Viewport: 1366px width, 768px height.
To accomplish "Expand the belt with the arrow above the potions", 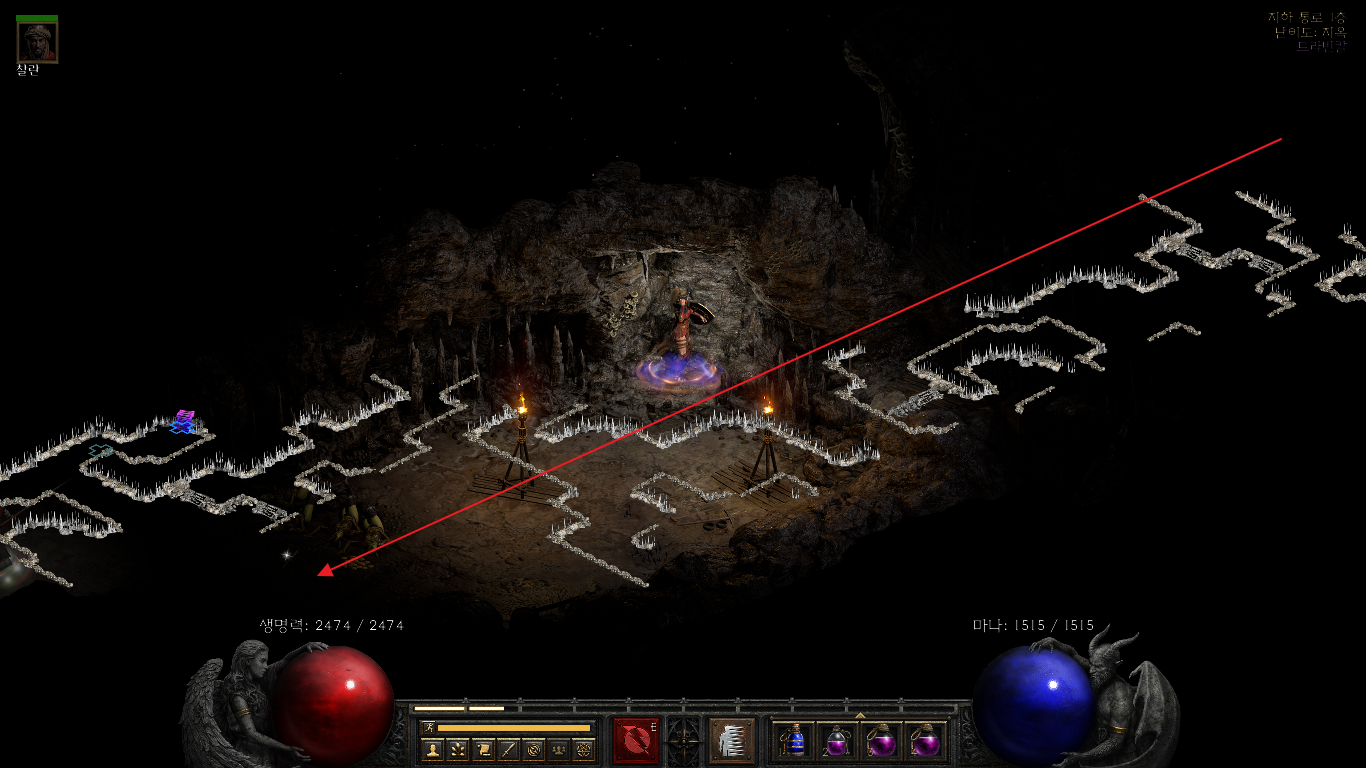I will 860,715.
